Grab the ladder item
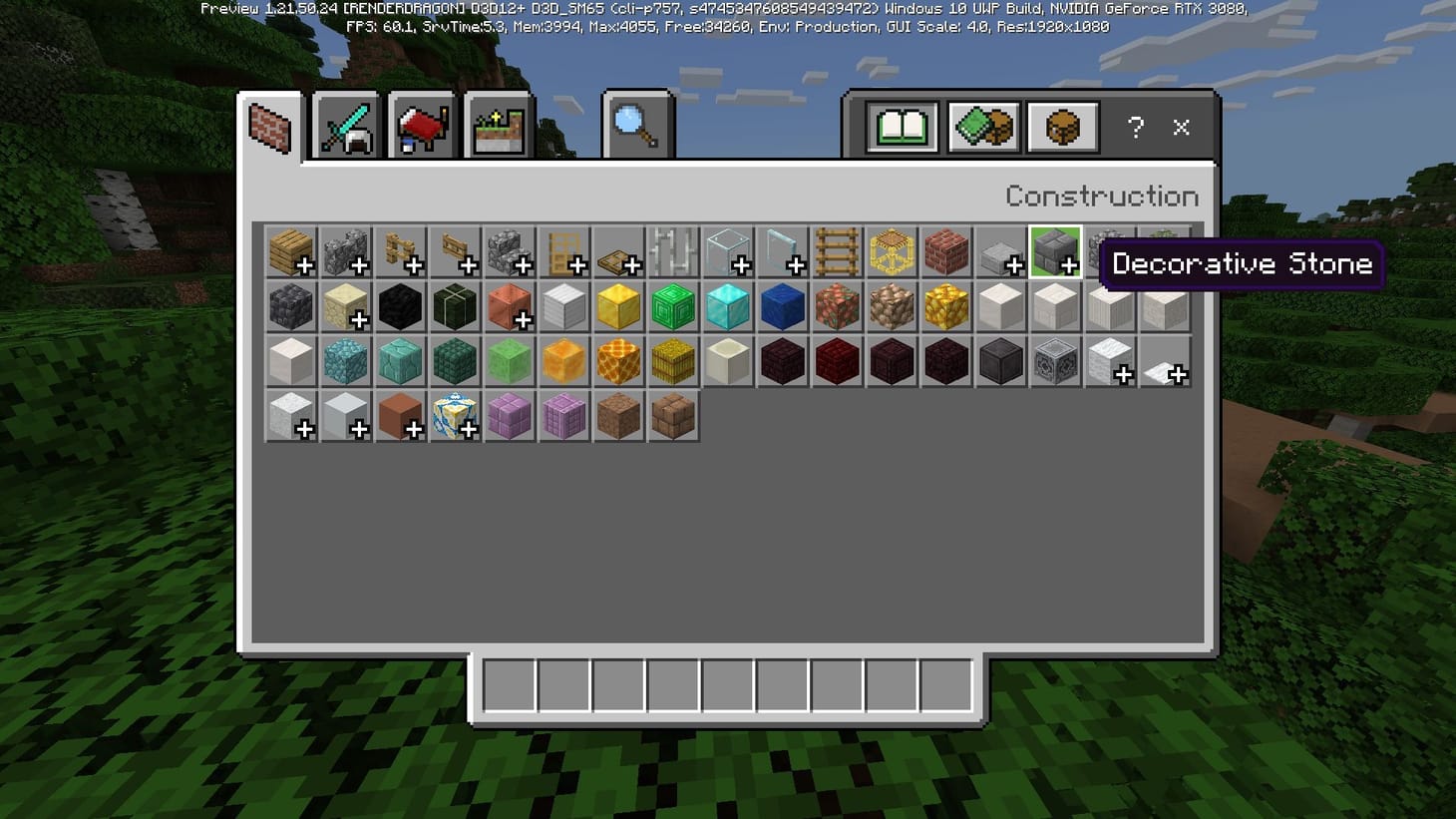 [x=838, y=251]
